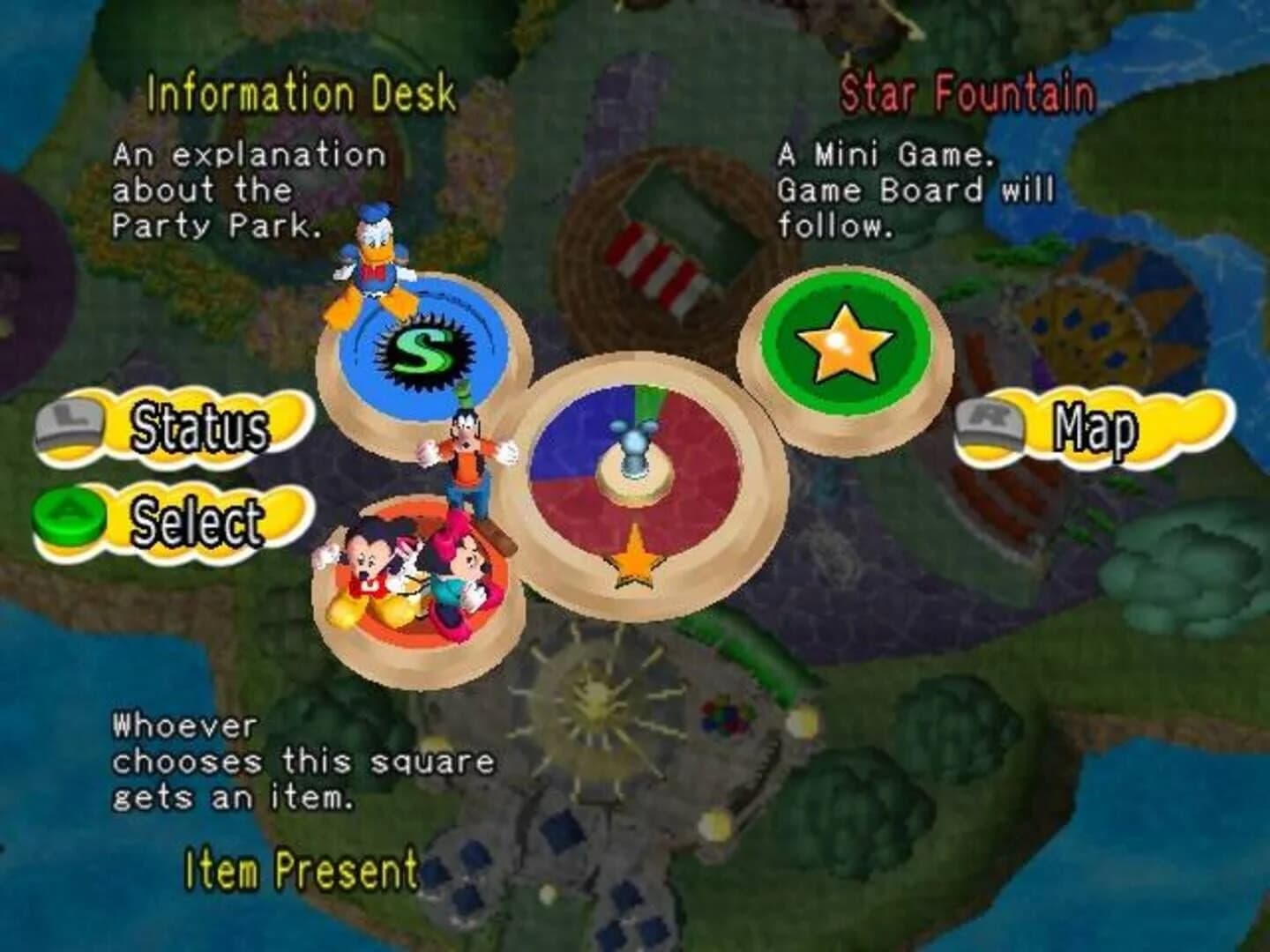Click the Item Present label text
Viewport: 1270px width, 952px height.
300,873
